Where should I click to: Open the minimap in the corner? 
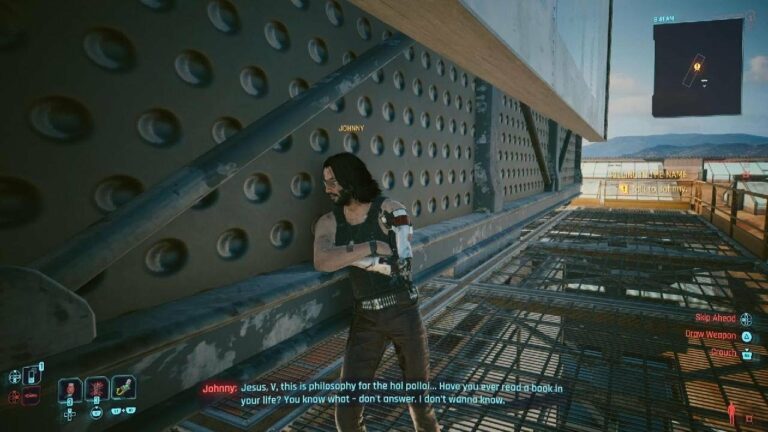pyautogui.click(x=697, y=67)
